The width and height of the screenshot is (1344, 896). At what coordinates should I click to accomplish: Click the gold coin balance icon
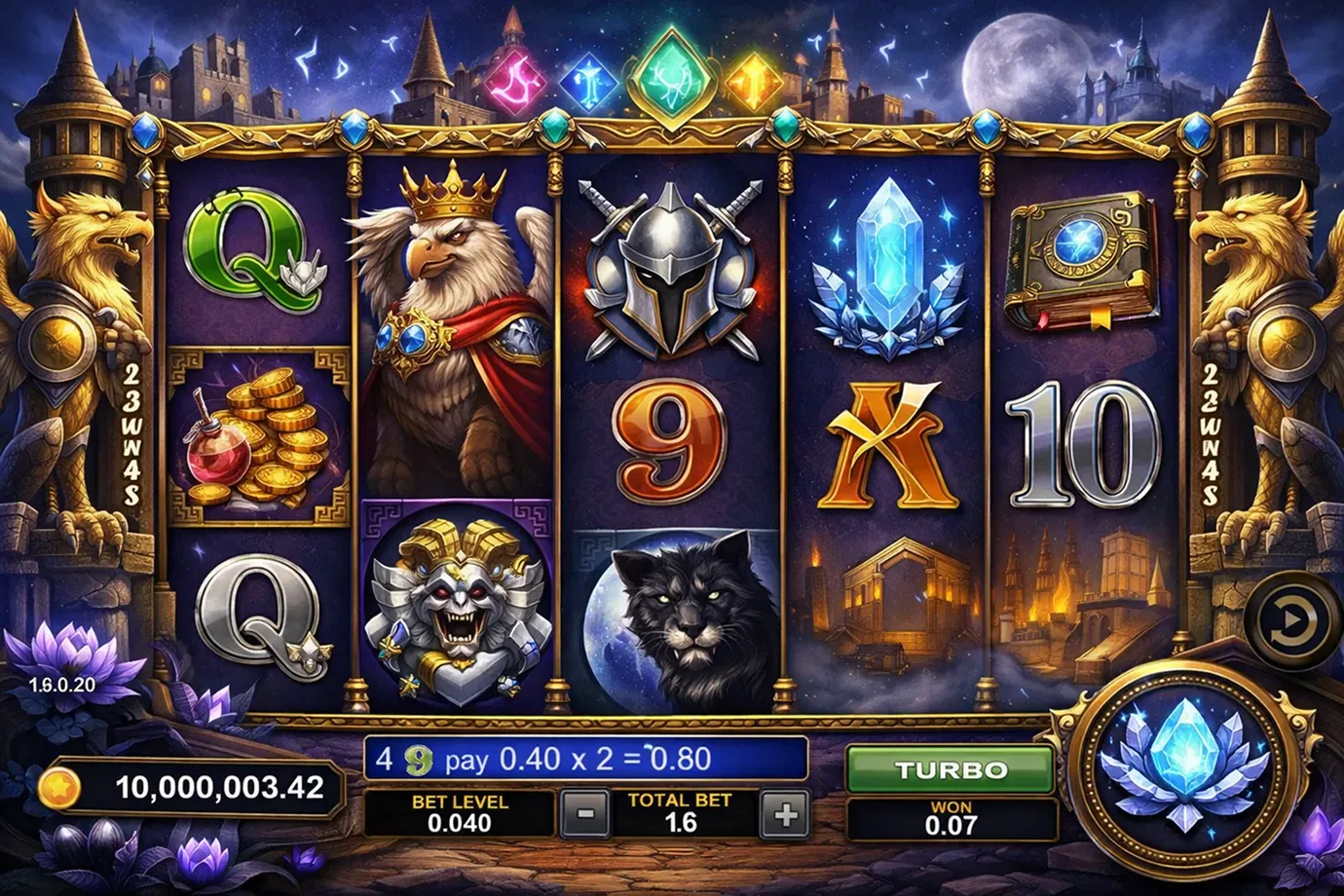point(58,787)
